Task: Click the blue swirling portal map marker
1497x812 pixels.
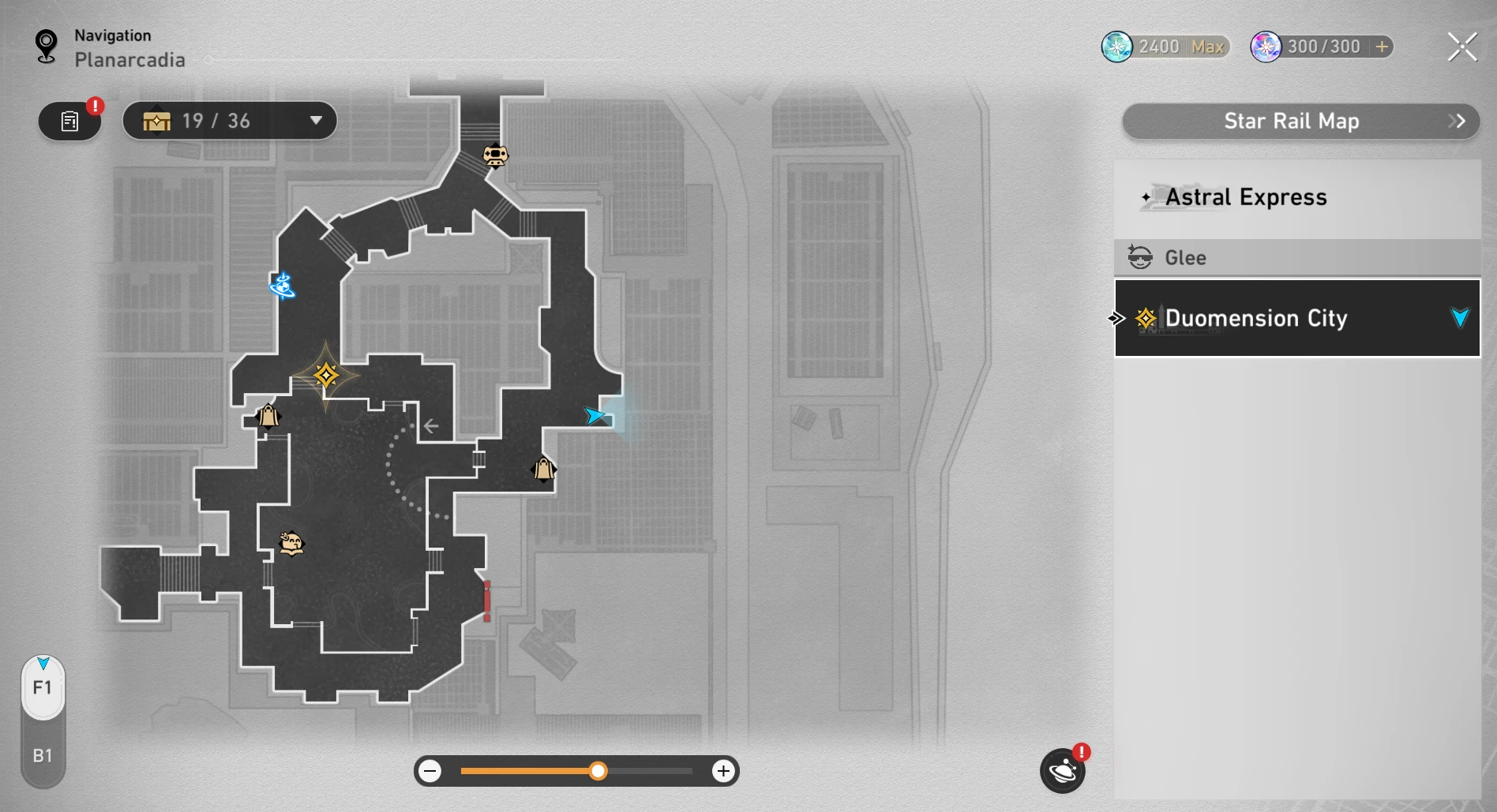Action: [283, 286]
